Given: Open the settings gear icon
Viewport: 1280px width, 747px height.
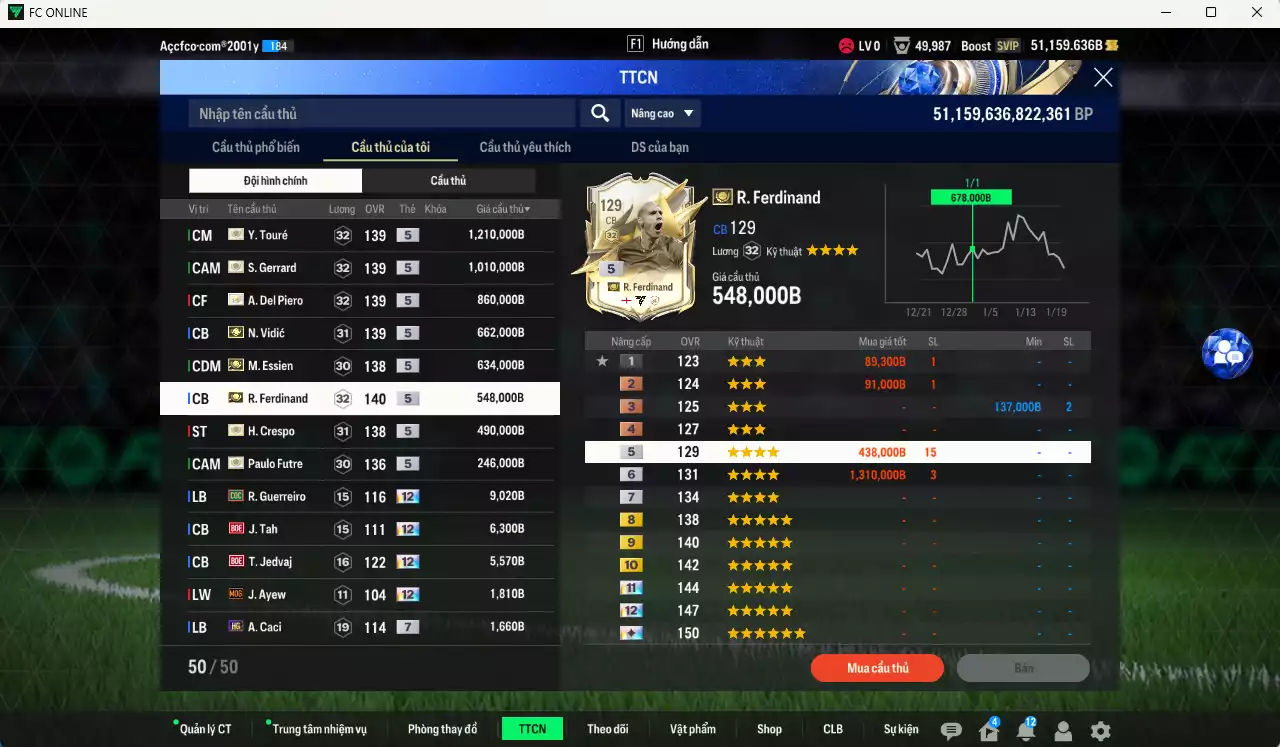Looking at the screenshot, I should pos(1098,731).
